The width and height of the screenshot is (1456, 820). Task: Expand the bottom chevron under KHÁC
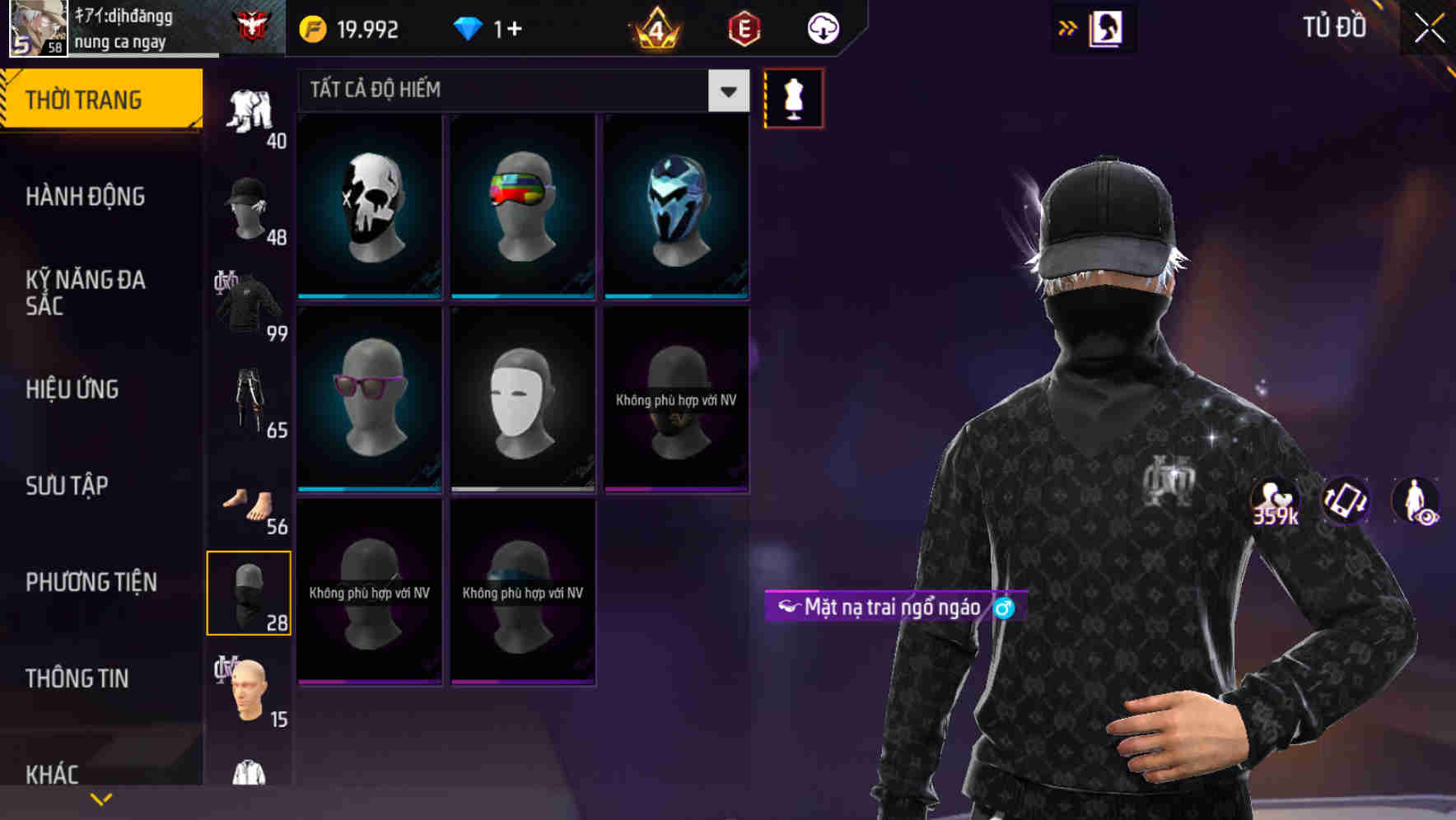coord(101,798)
